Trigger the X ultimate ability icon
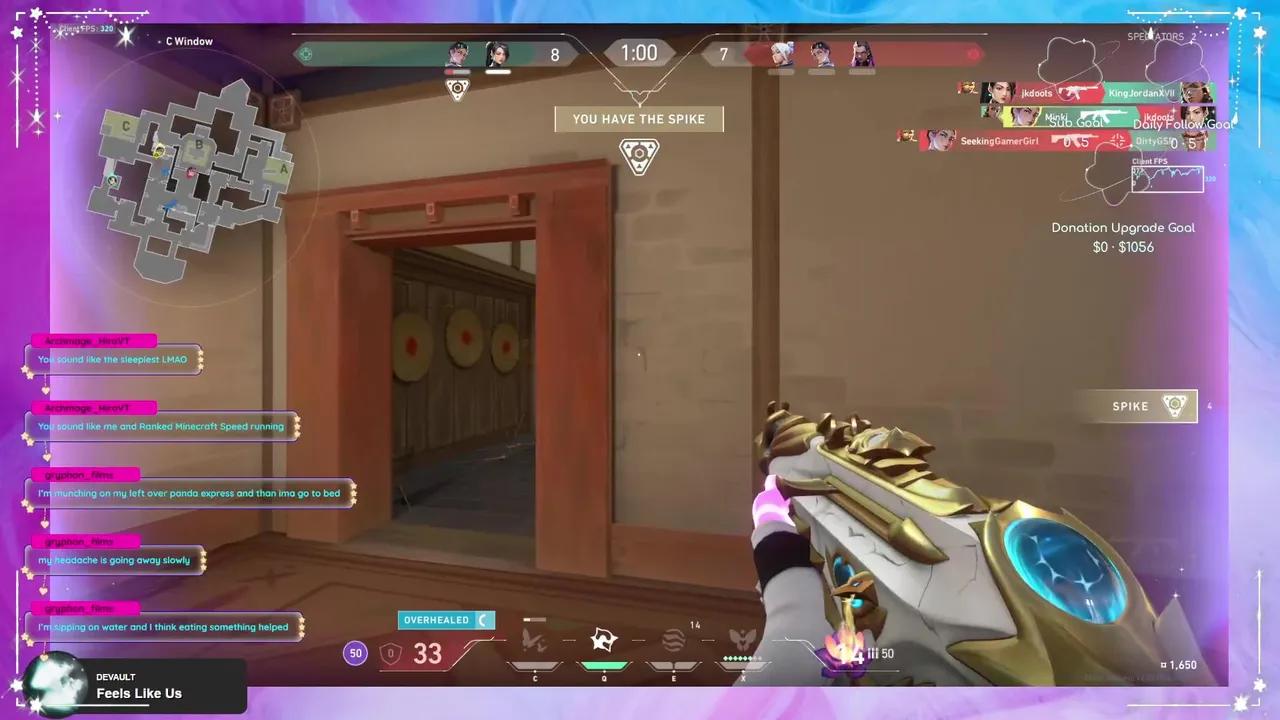Image resolution: width=1280 pixels, height=720 pixels. click(742, 640)
